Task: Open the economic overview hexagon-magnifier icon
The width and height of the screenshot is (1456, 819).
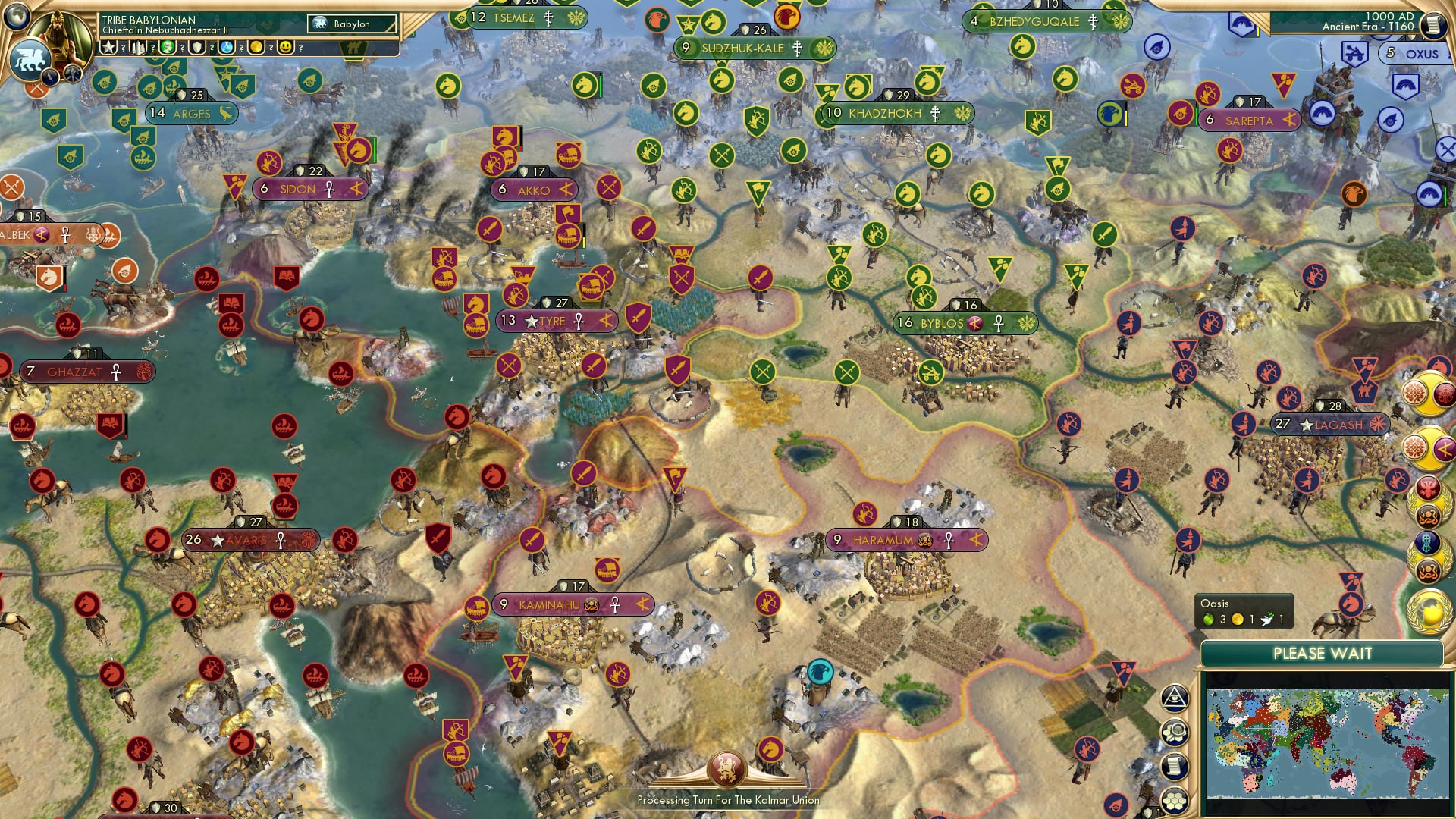Action: pos(1175,732)
